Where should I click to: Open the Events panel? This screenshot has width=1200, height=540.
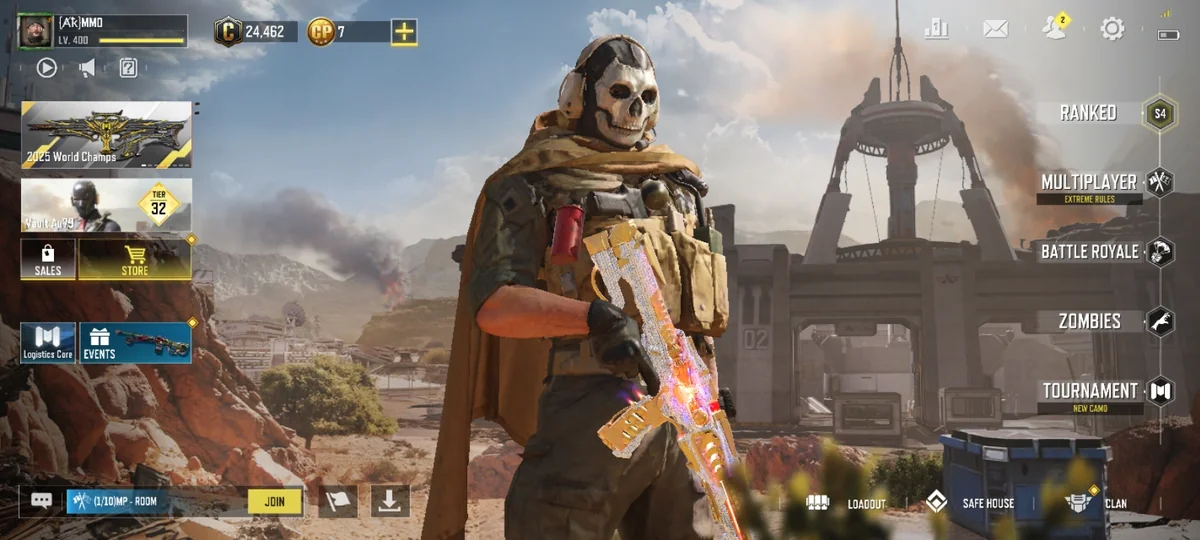click(135, 342)
